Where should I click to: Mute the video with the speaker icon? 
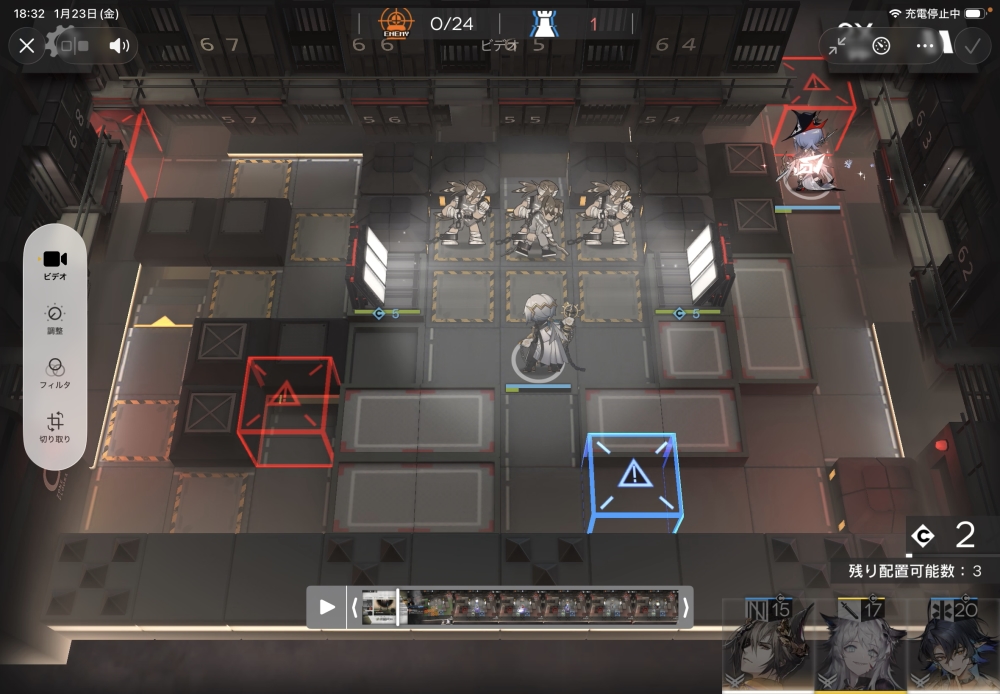coord(120,45)
